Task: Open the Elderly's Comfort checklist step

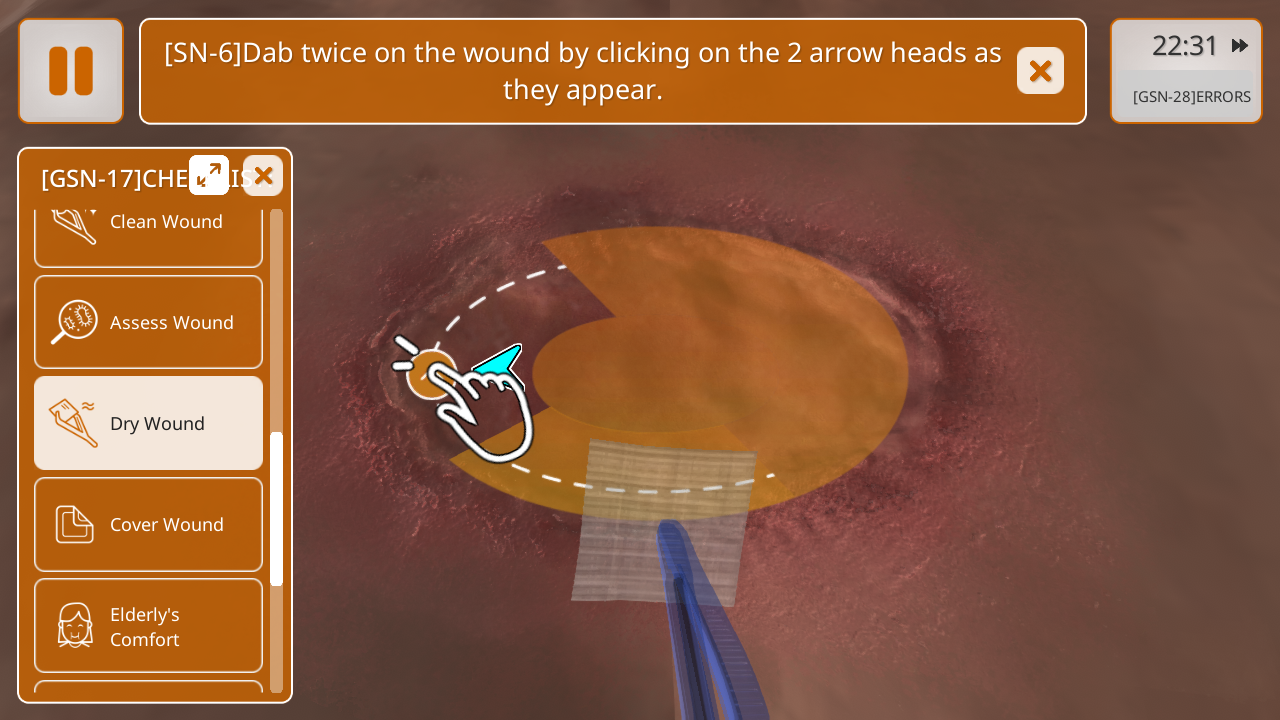Action: click(148, 626)
